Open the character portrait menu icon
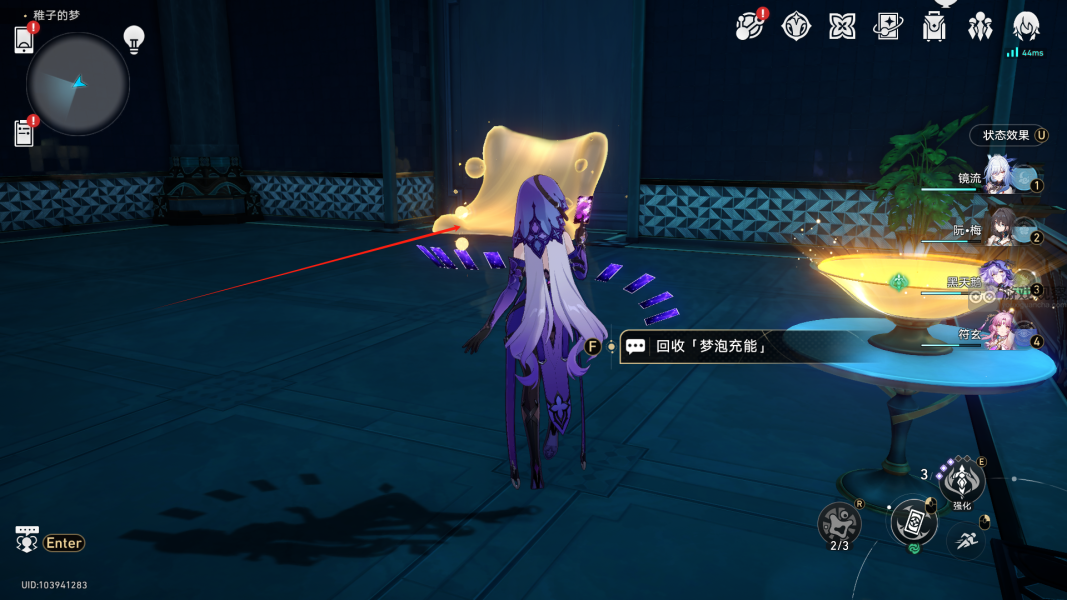Viewport: 1067px width, 600px height. pyautogui.click(x=1026, y=26)
